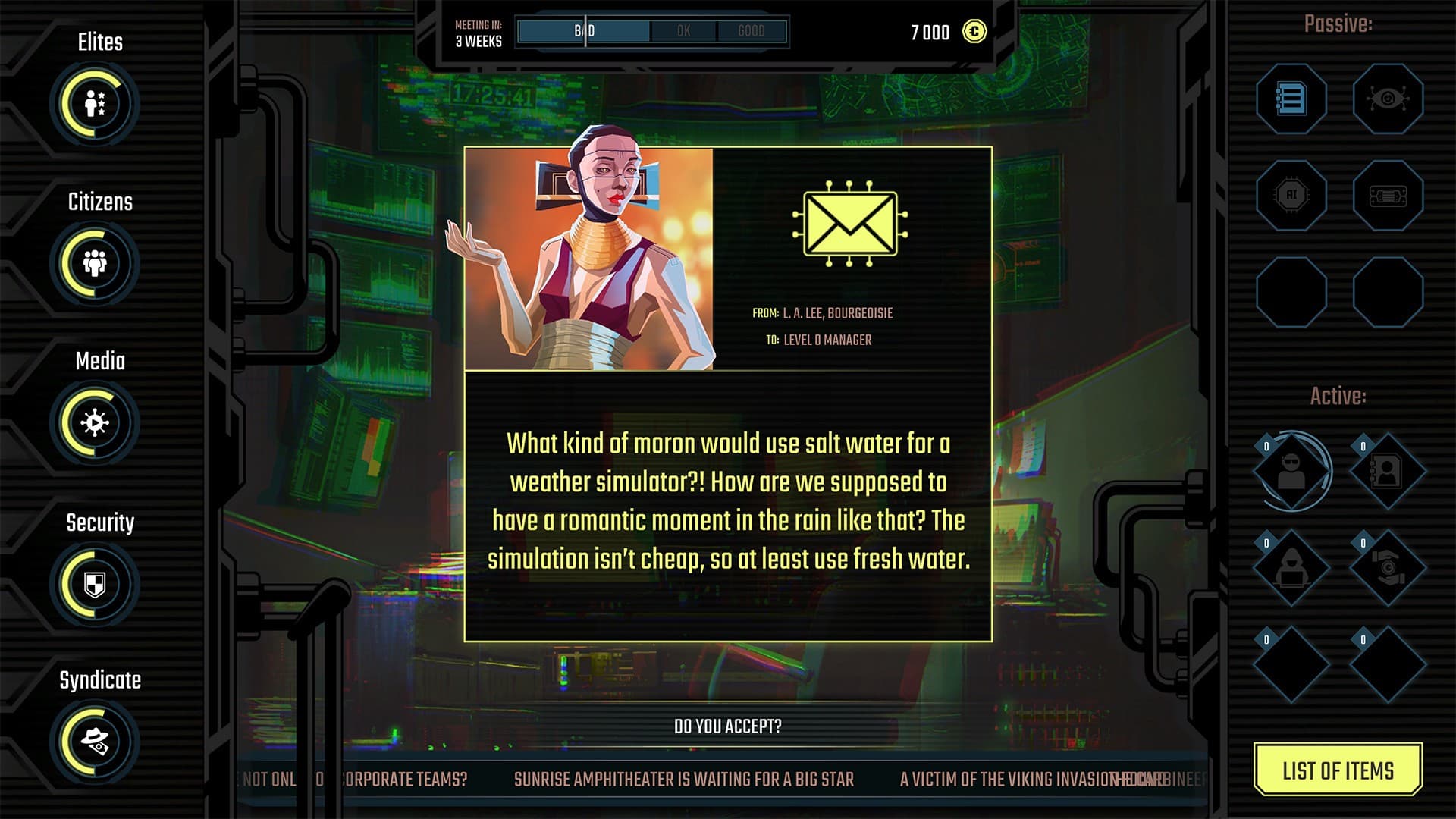Select the Syndicate faction gauge
The image size is (1456, 819).
click(x=95, y=742)
